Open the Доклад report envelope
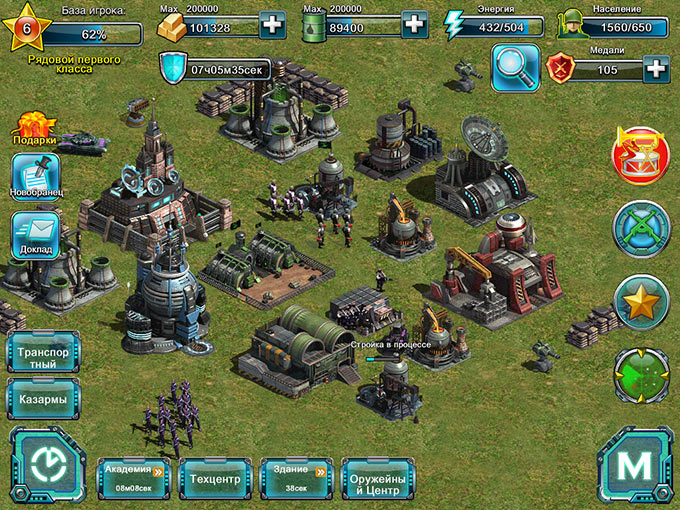 click(x=35, y=234)
